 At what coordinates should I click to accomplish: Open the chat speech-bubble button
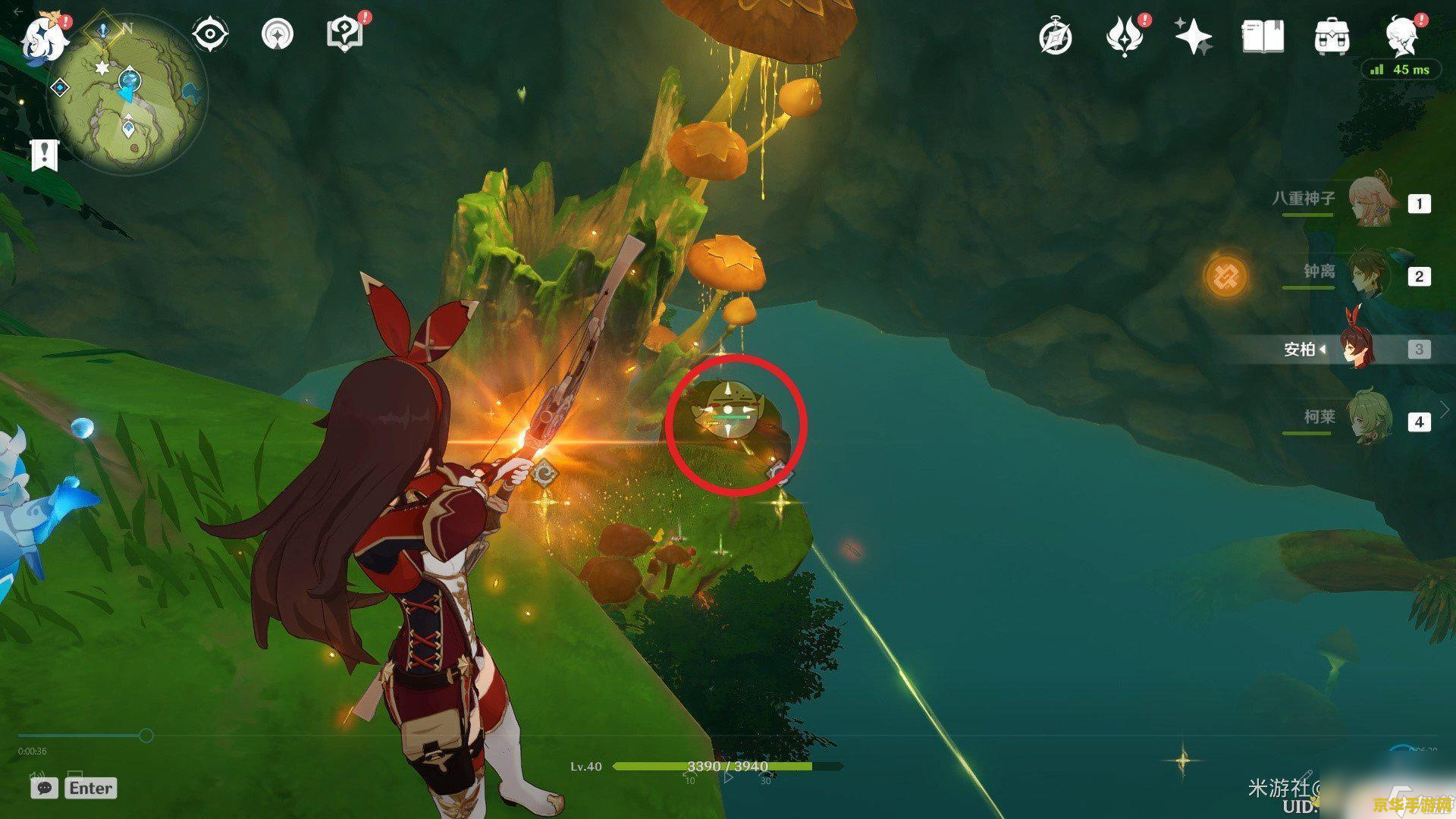click(45, 788)
